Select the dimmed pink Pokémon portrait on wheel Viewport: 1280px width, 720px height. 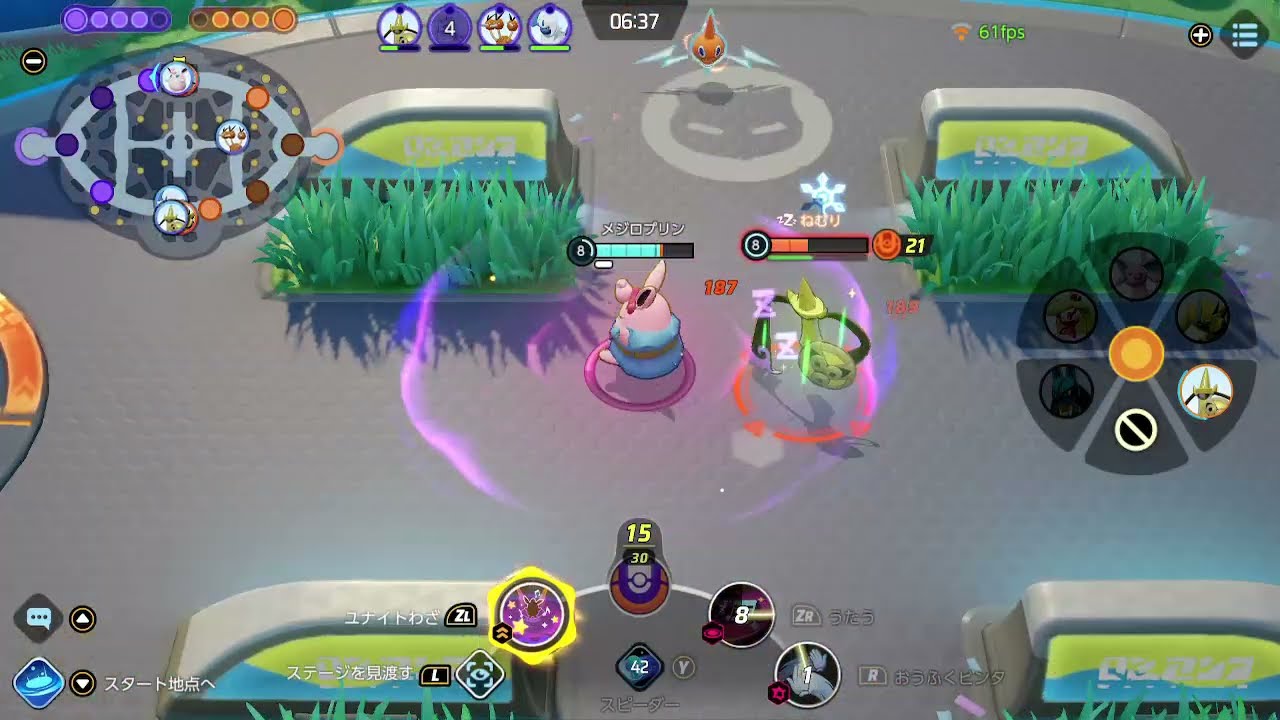click(x=1136, y=274)
